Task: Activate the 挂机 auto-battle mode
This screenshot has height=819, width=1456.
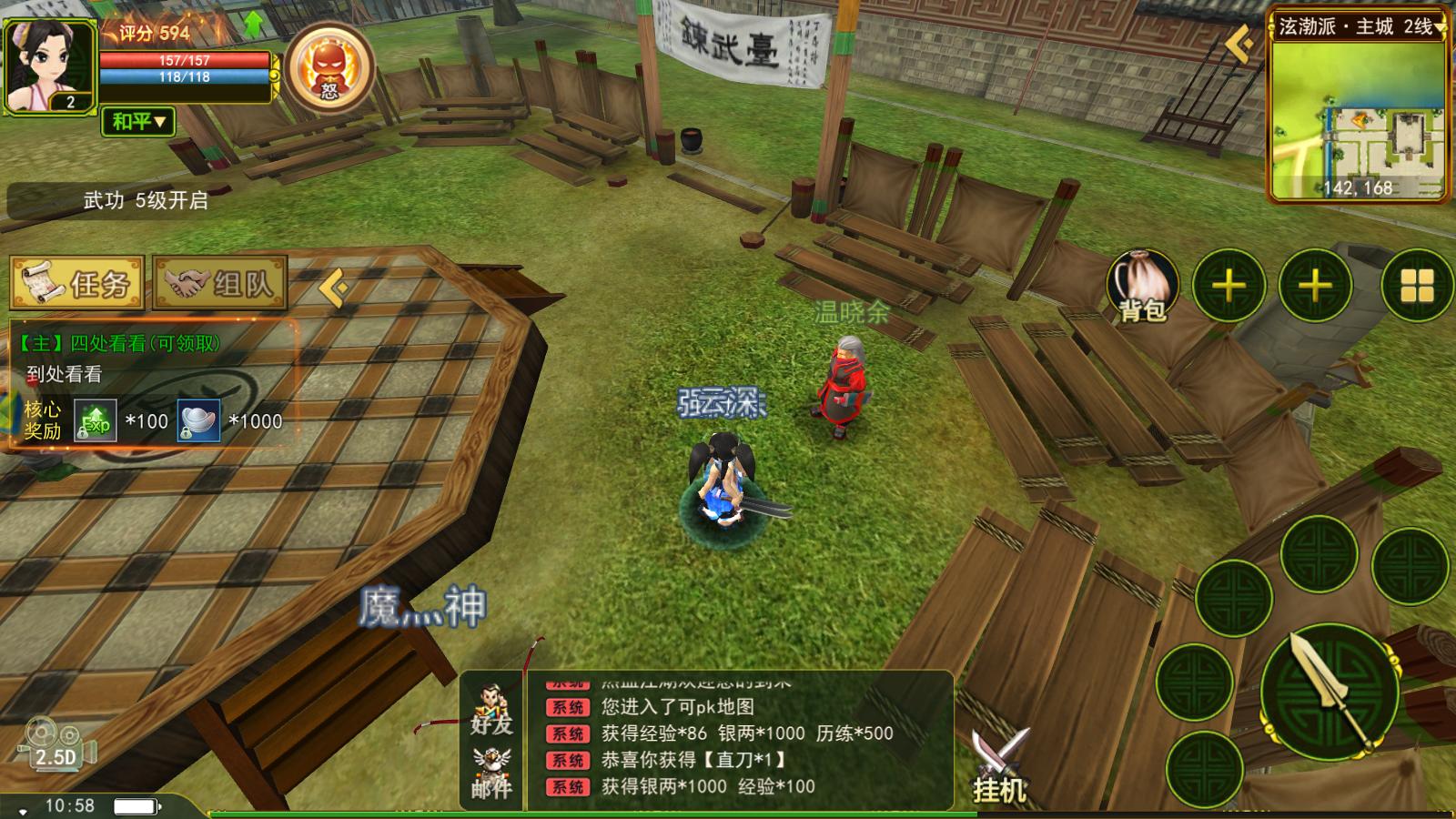Action: pyautogui.click(x=999, y=764)
